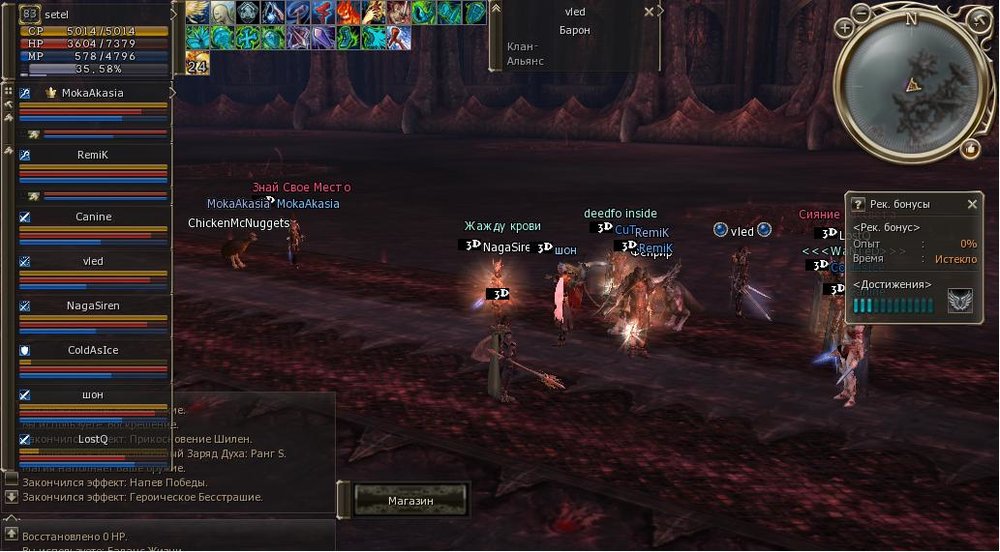The width and height of the screenshot is (1000, 552).
Task: Zoom out the minimap with the minus button
Action: coord(863,12)
